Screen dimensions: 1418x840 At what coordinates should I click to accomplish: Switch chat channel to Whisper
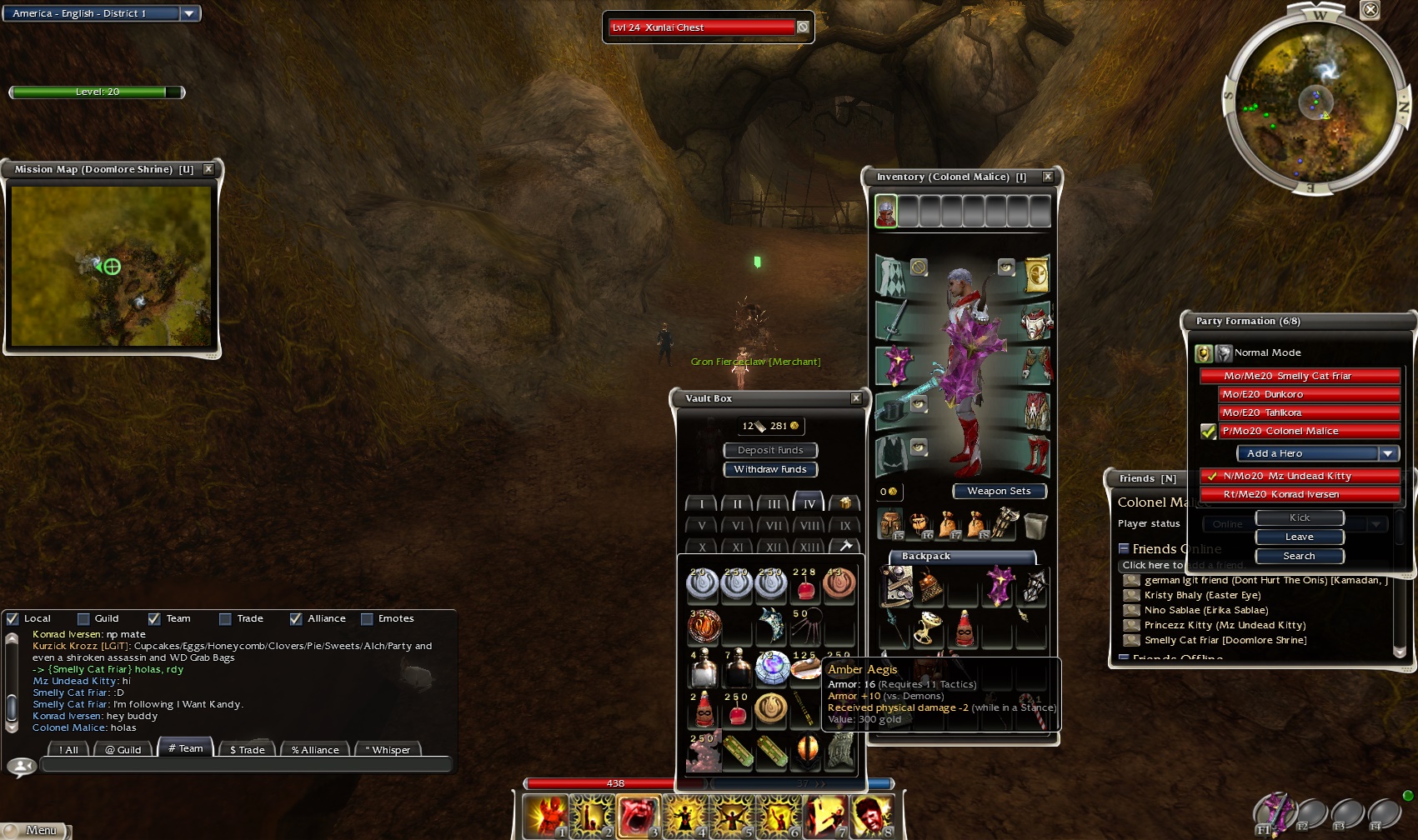388,749
